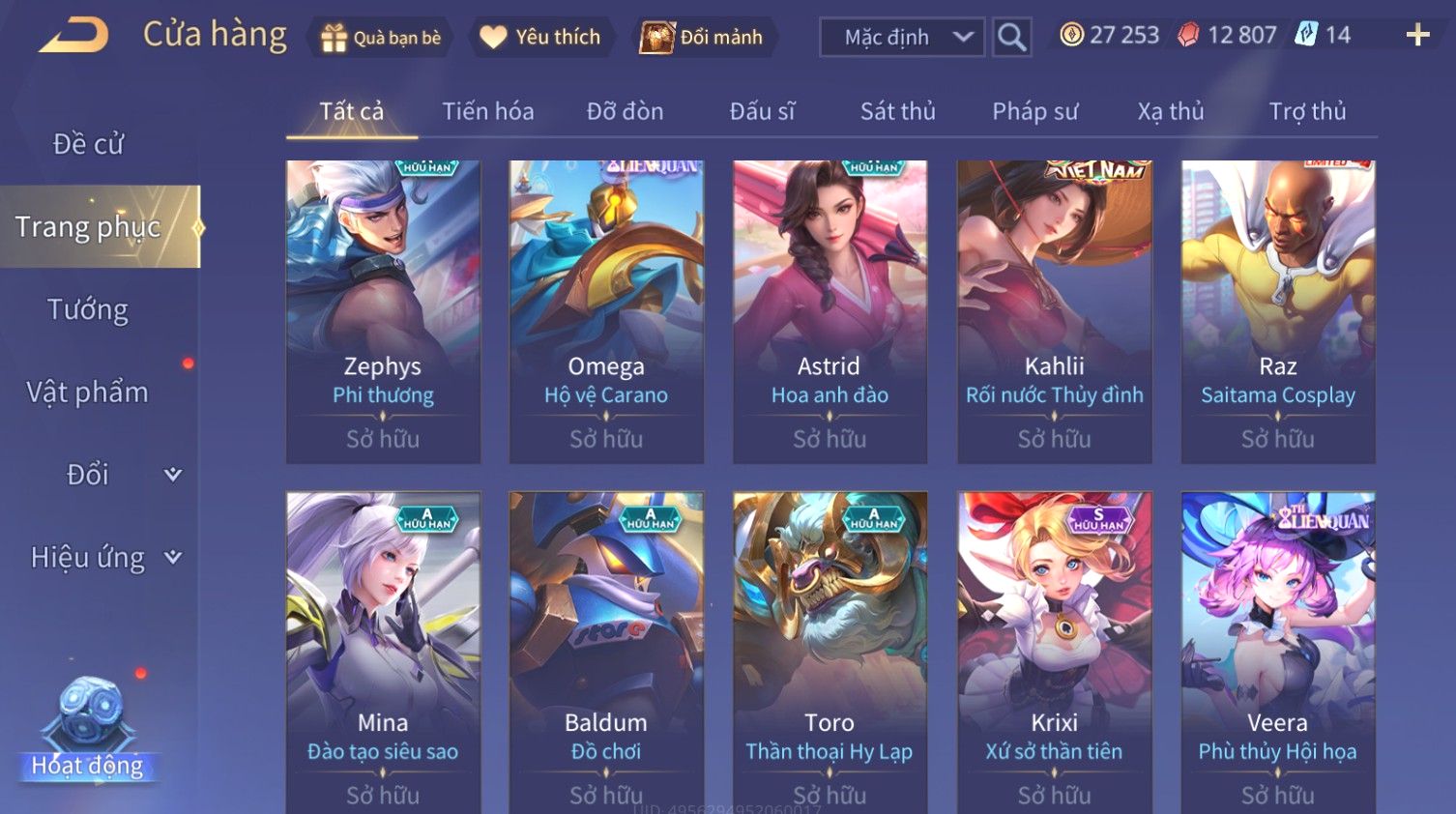This screenshot has width=1456, height=814.
Task: Click the magnifying glass search button
Action: (1011, 38)
